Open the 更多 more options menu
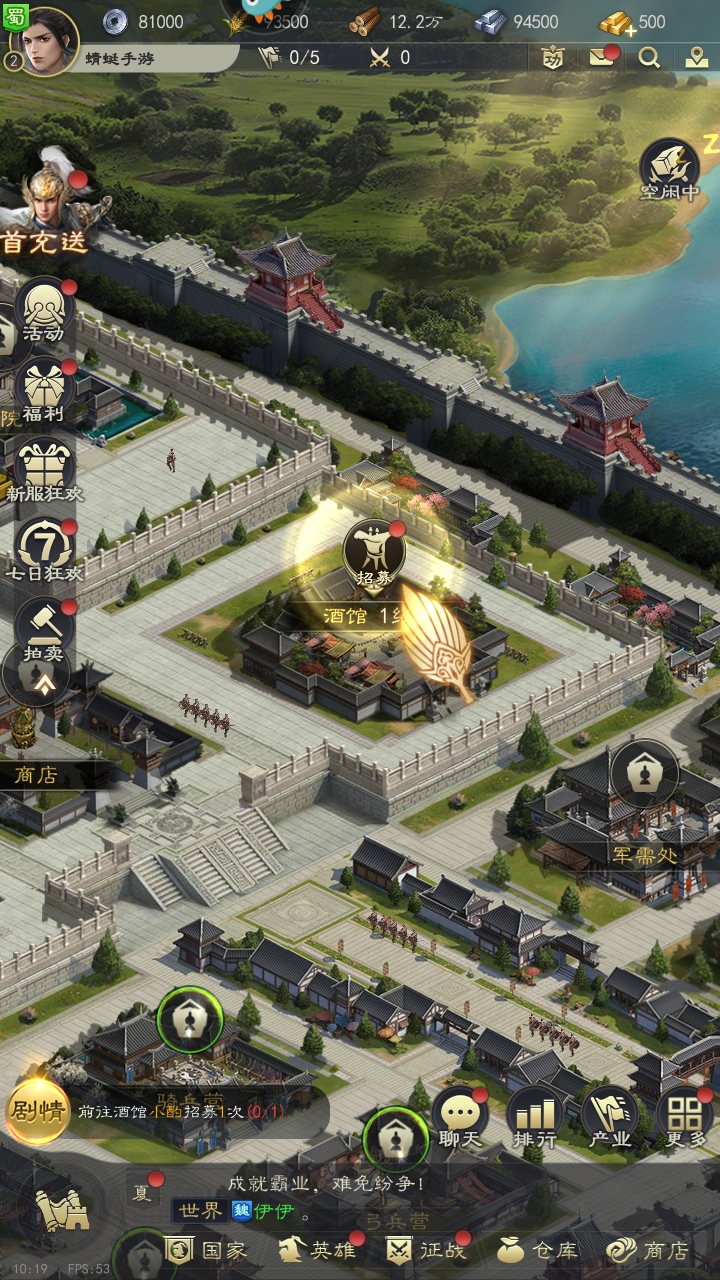This screenshot has width=720, height=1280. (x=685, y=1118)
